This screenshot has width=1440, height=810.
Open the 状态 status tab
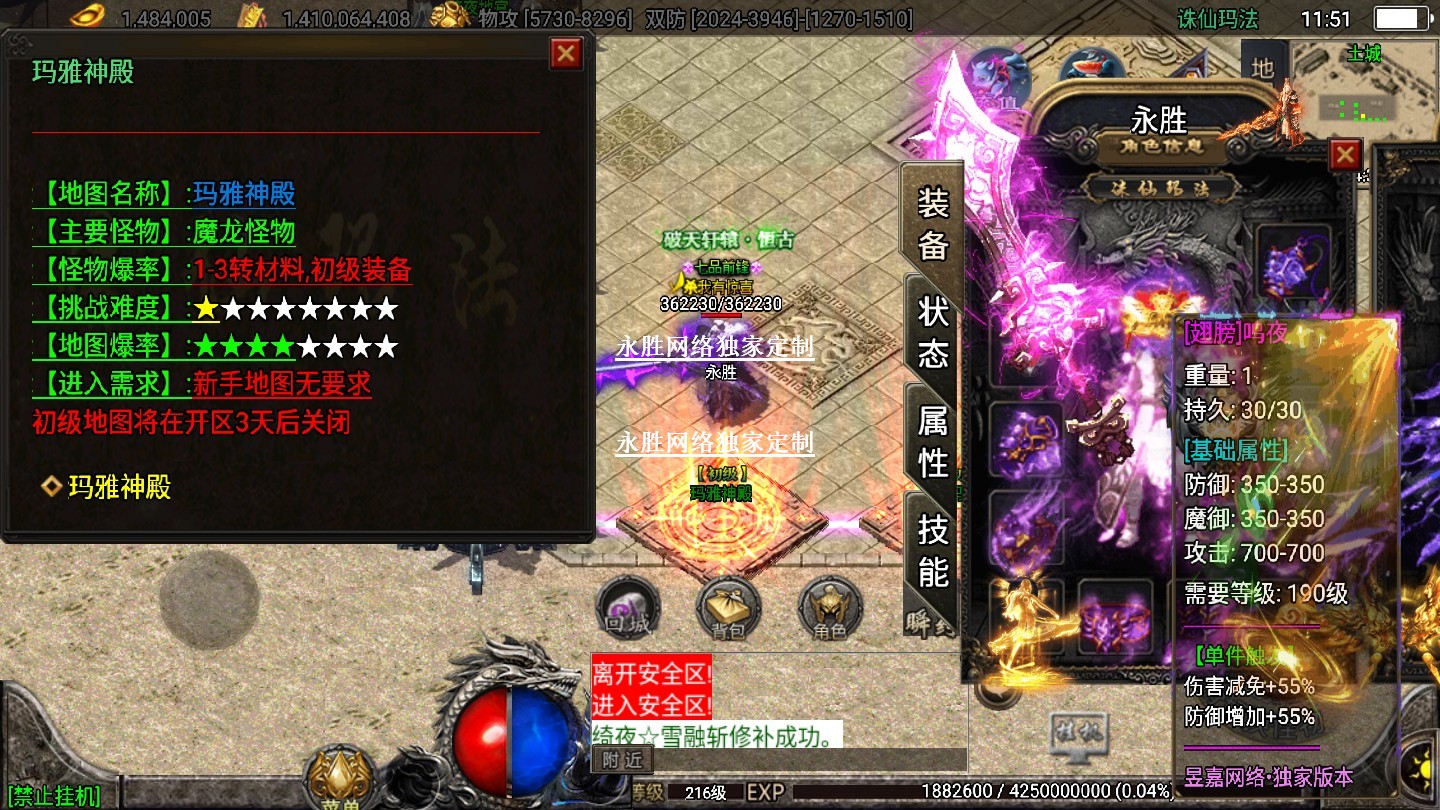pos(932,332)
